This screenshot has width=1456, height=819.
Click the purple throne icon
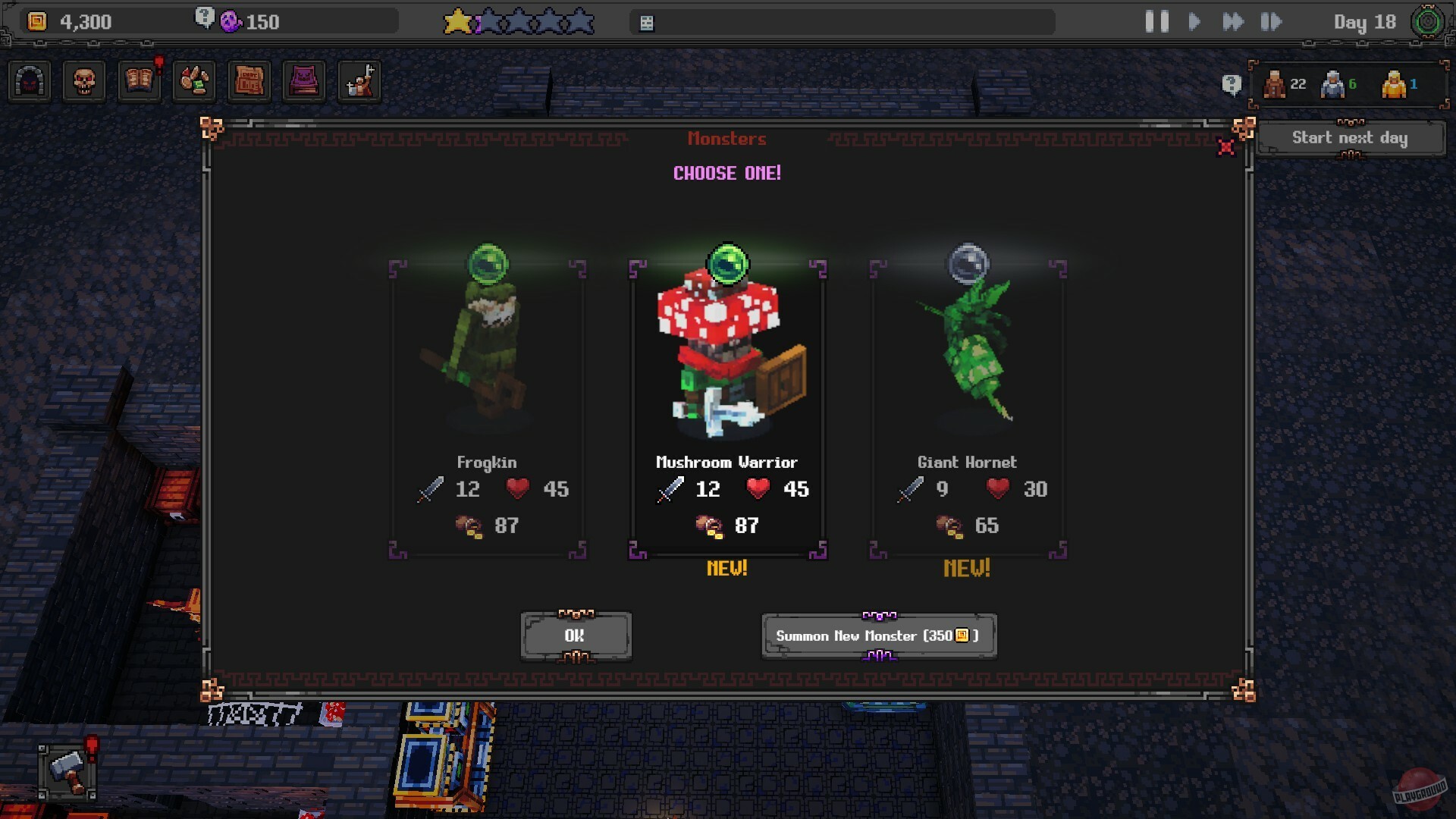coord(305,81)
